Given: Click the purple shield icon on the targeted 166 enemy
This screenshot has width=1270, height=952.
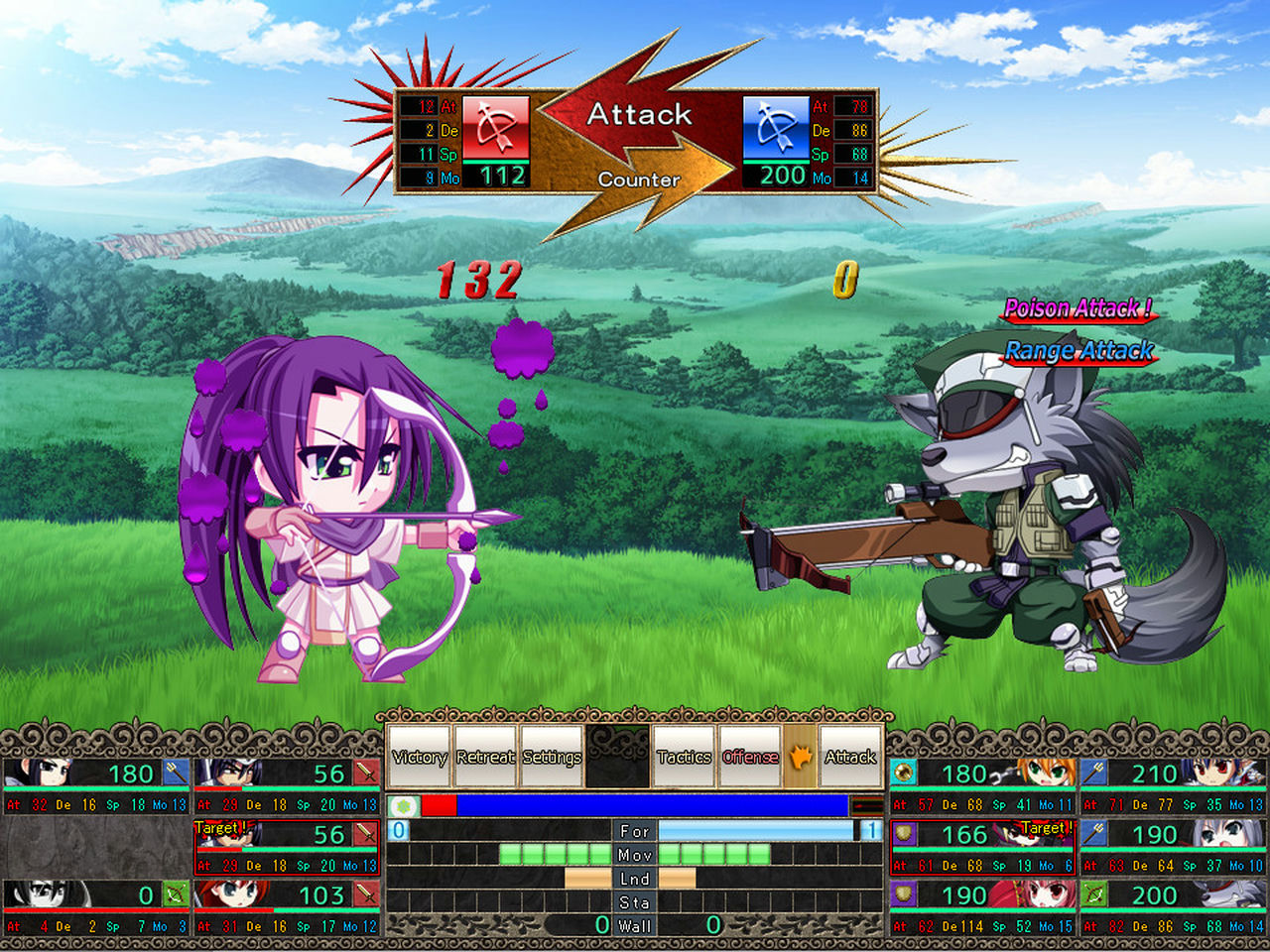Looking at the screenshot, I should (903, 833).
